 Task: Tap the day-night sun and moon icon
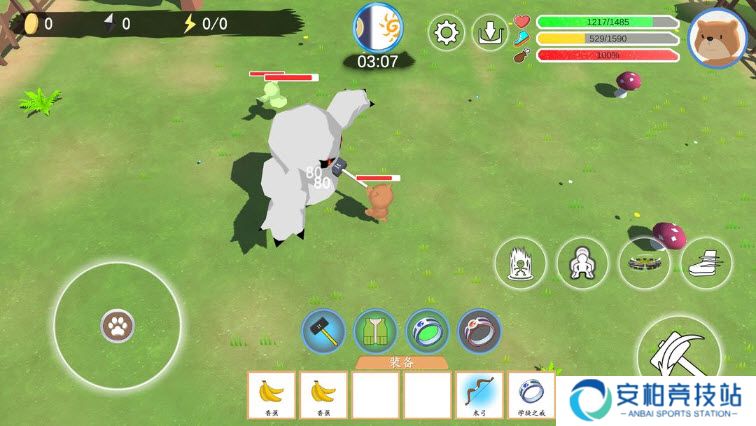click(377, 27)
